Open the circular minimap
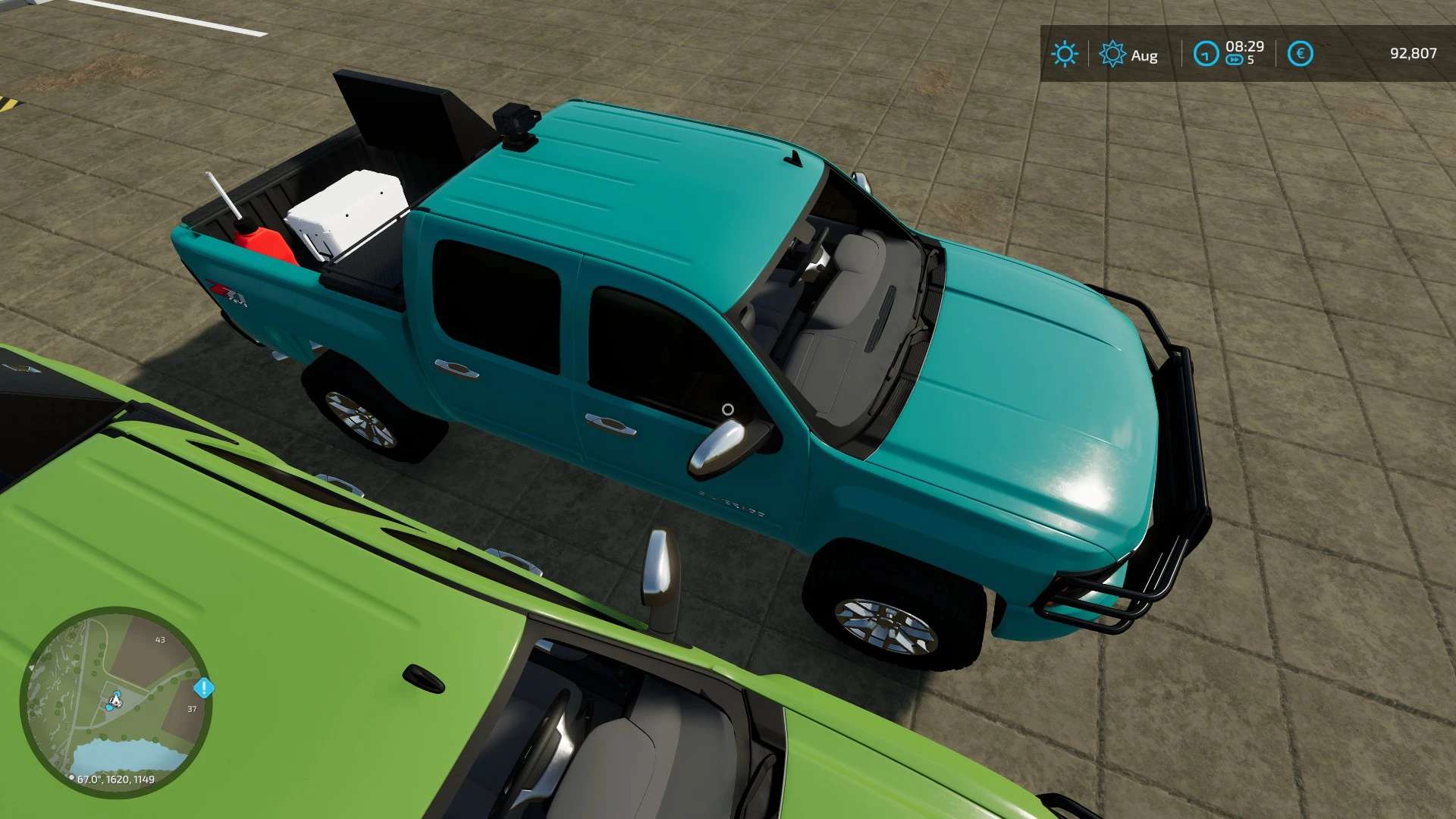 tap(115, 701)
